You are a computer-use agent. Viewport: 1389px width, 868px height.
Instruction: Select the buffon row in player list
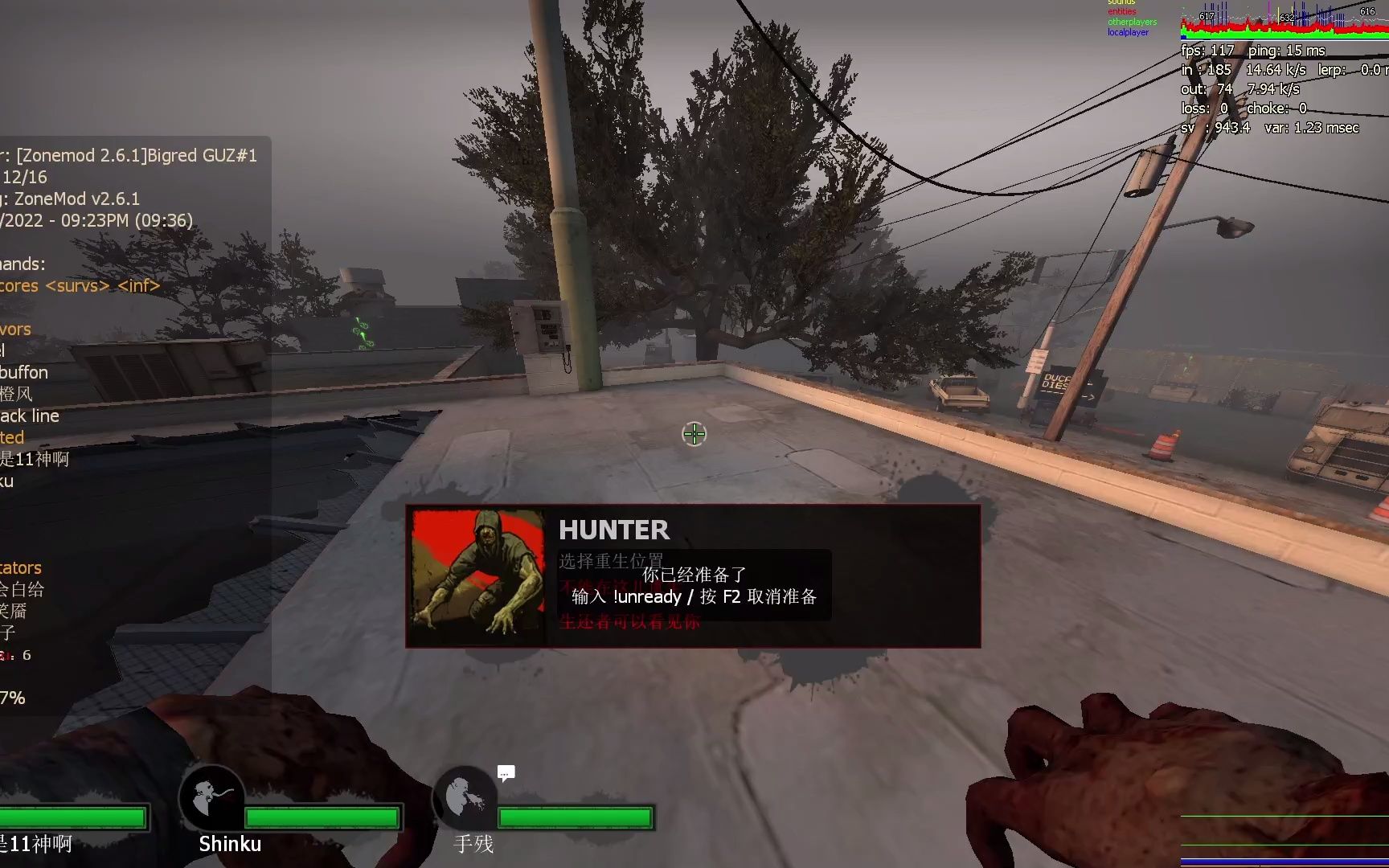(25, 372)
